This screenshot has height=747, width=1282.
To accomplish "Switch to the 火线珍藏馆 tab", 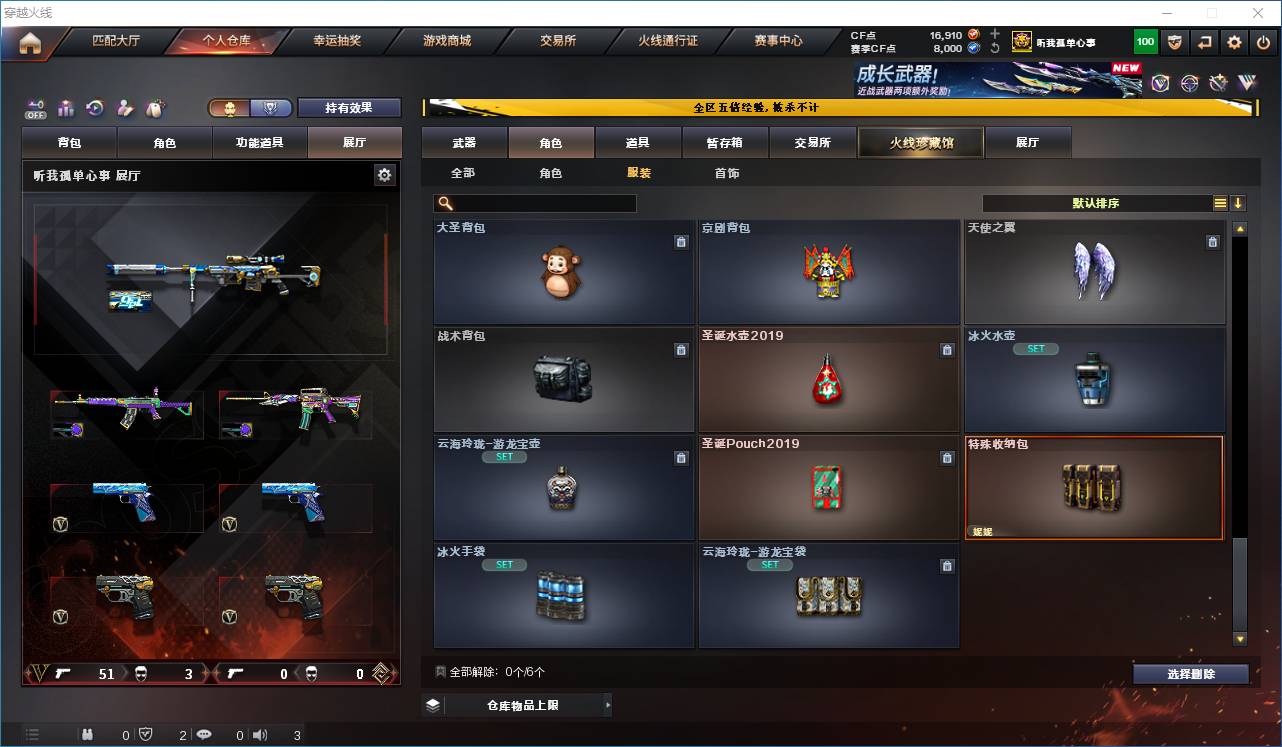I will (x=920, y=142).
